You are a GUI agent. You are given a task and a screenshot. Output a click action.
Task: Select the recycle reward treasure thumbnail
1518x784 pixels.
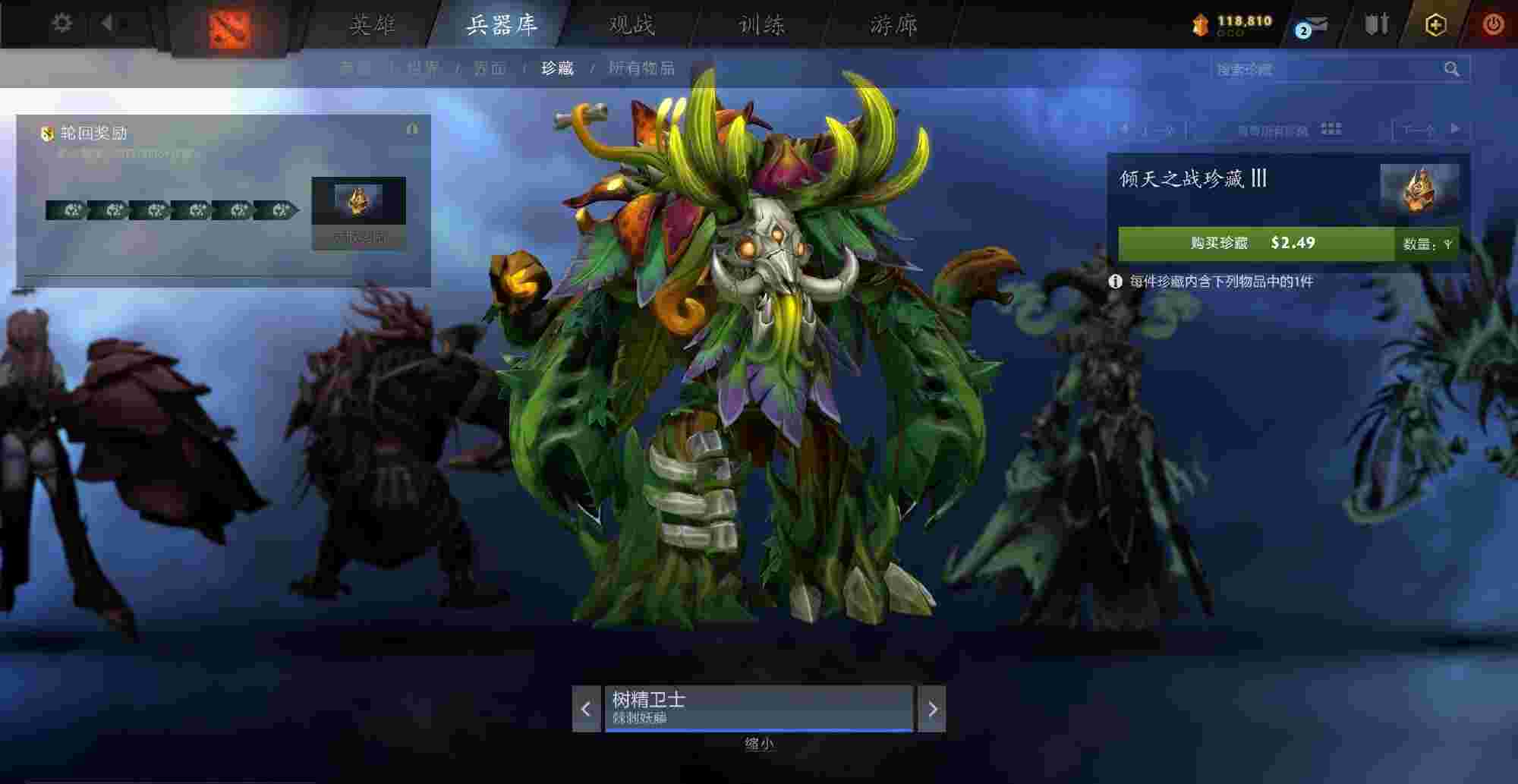pos(358,200)
